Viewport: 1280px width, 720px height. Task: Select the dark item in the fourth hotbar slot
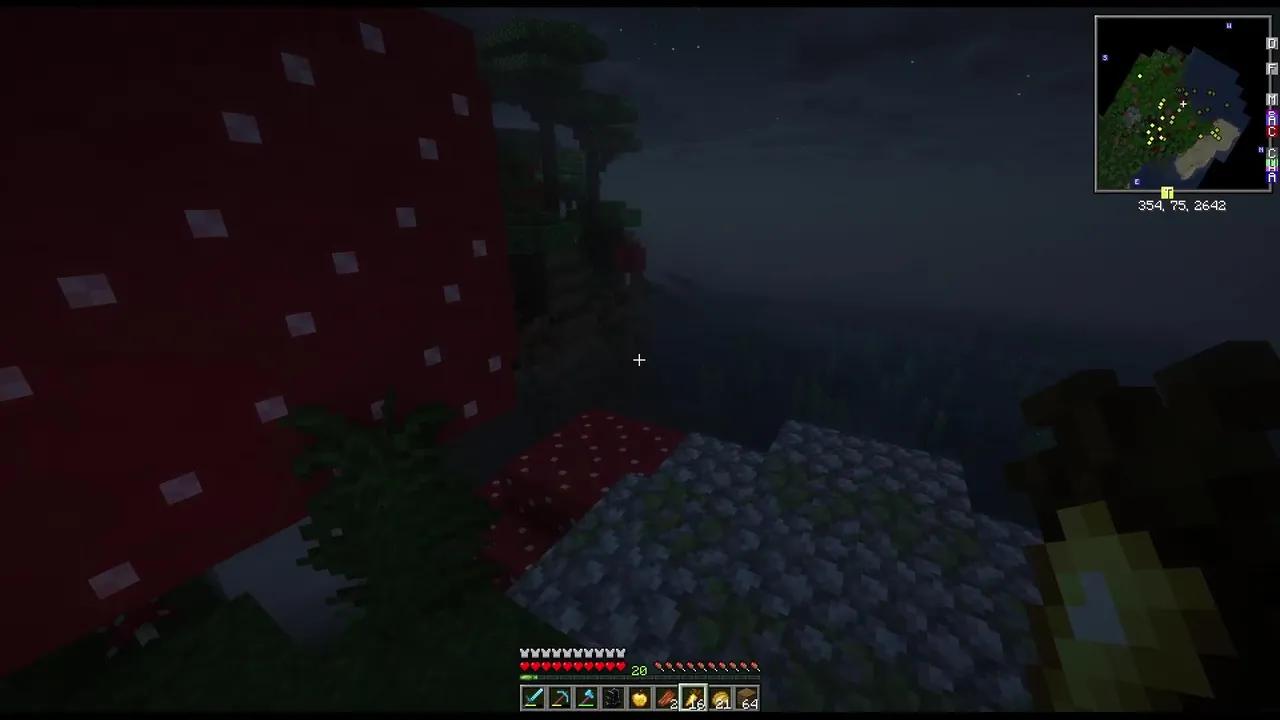pyautogui.click(x=613, y=697)
